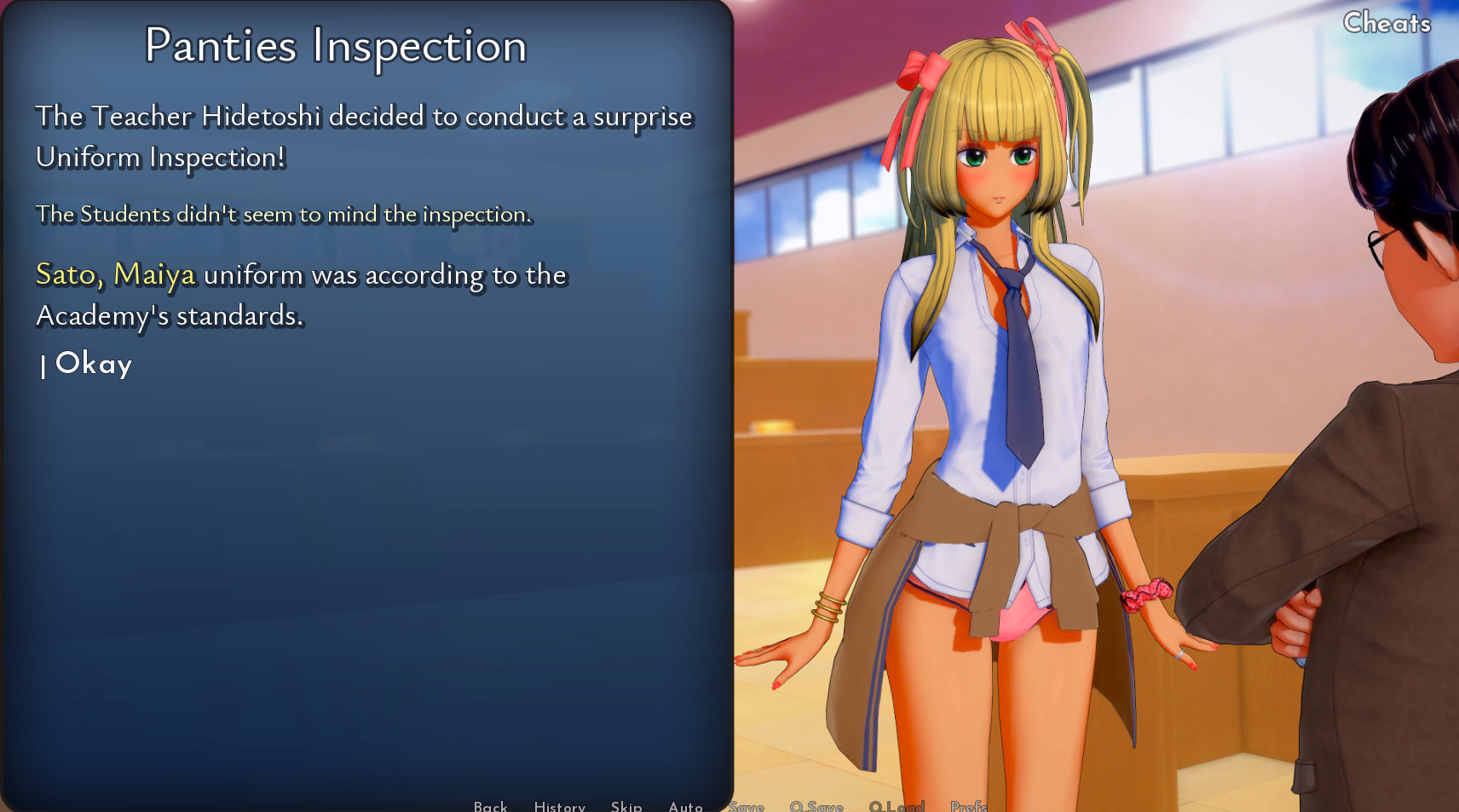Open the History log
This screenshot has height=812, width=1459.
[559, 806]
